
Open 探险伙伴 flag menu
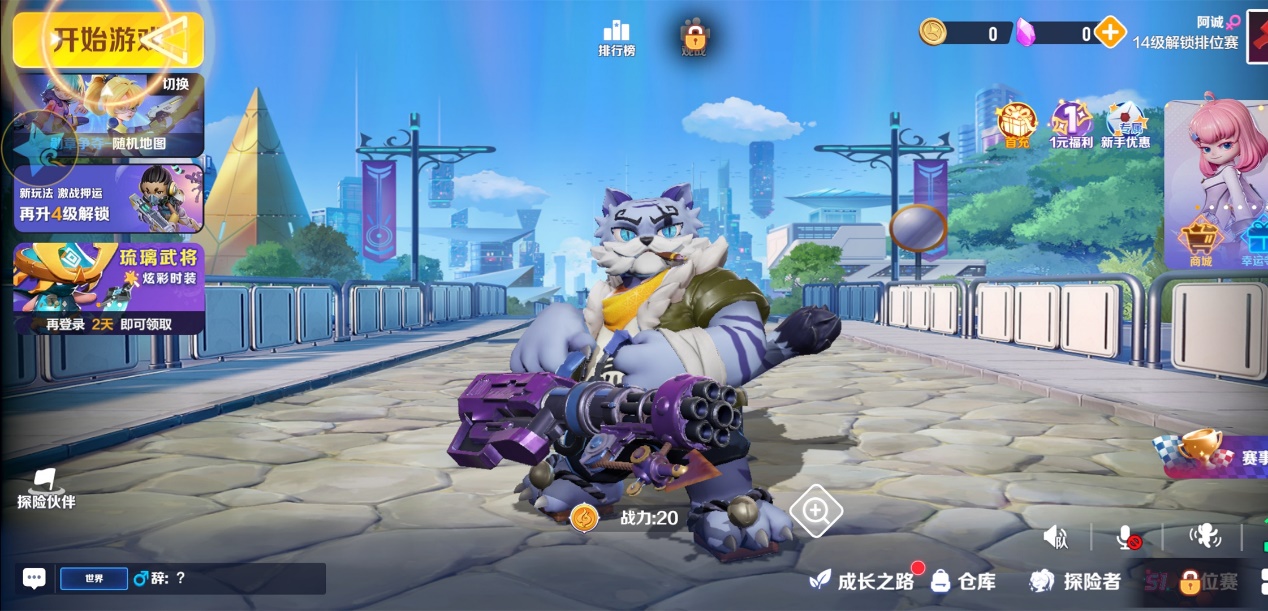[x=46, y=489]
